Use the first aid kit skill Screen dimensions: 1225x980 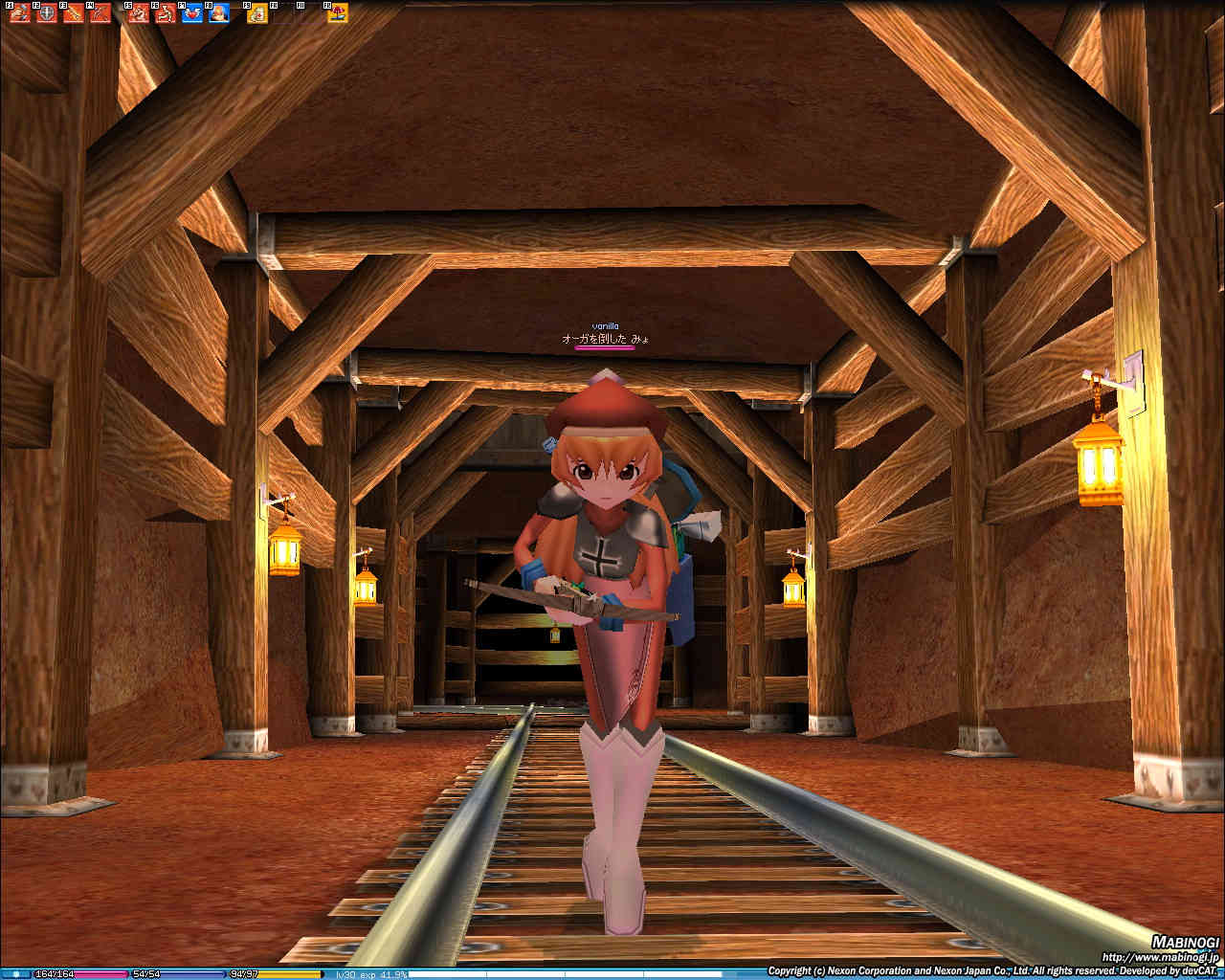click(257, 13)
